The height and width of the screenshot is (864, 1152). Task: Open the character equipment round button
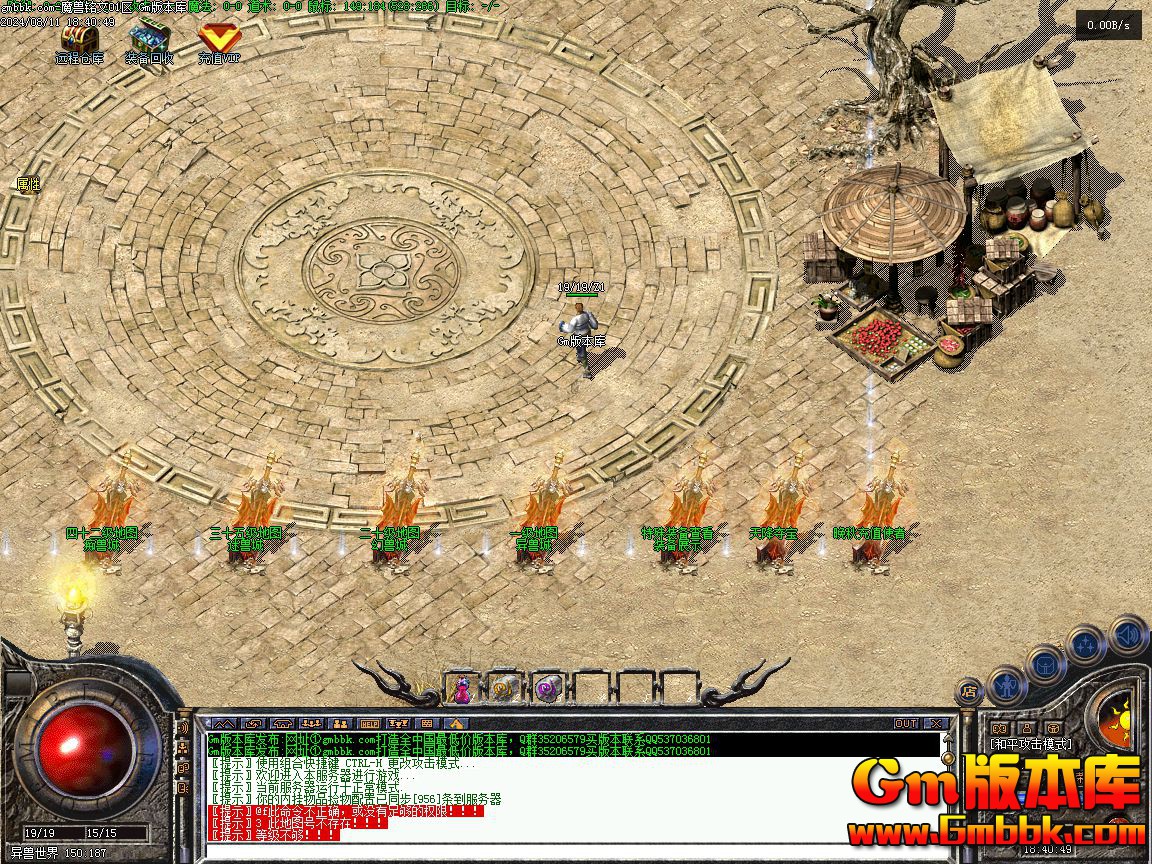[x=1007, y=685]
